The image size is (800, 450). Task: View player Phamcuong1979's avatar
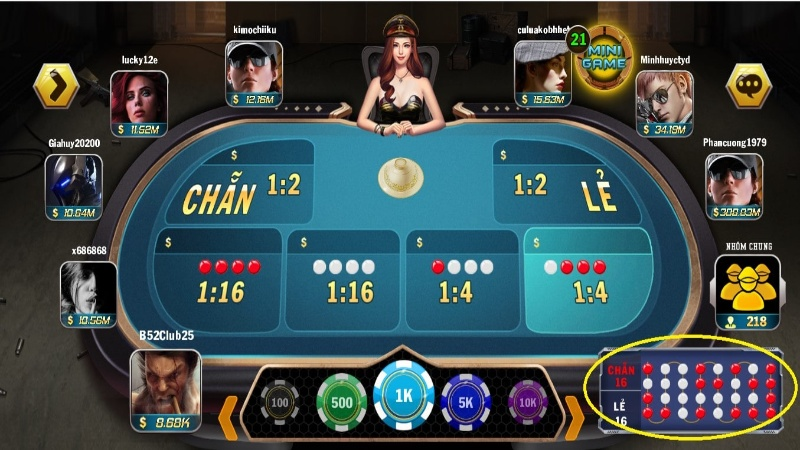pos(734,180)
